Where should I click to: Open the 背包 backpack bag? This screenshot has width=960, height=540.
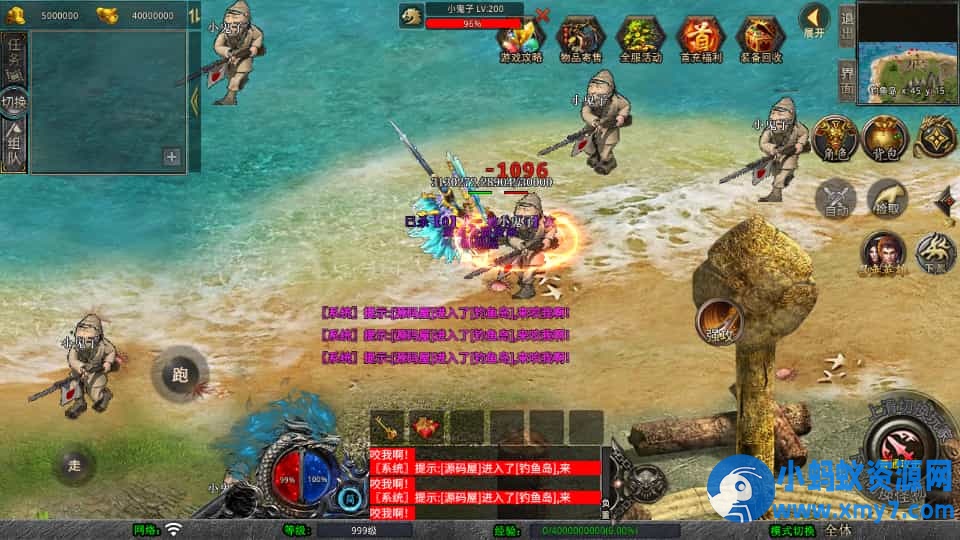click(x=884, y=138)
